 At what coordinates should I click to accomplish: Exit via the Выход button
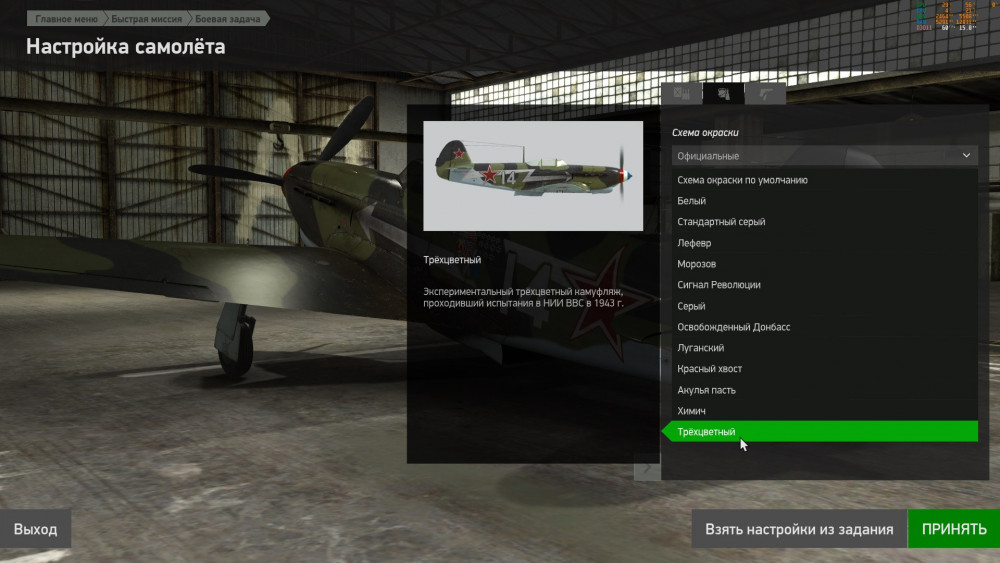[36, 529]
